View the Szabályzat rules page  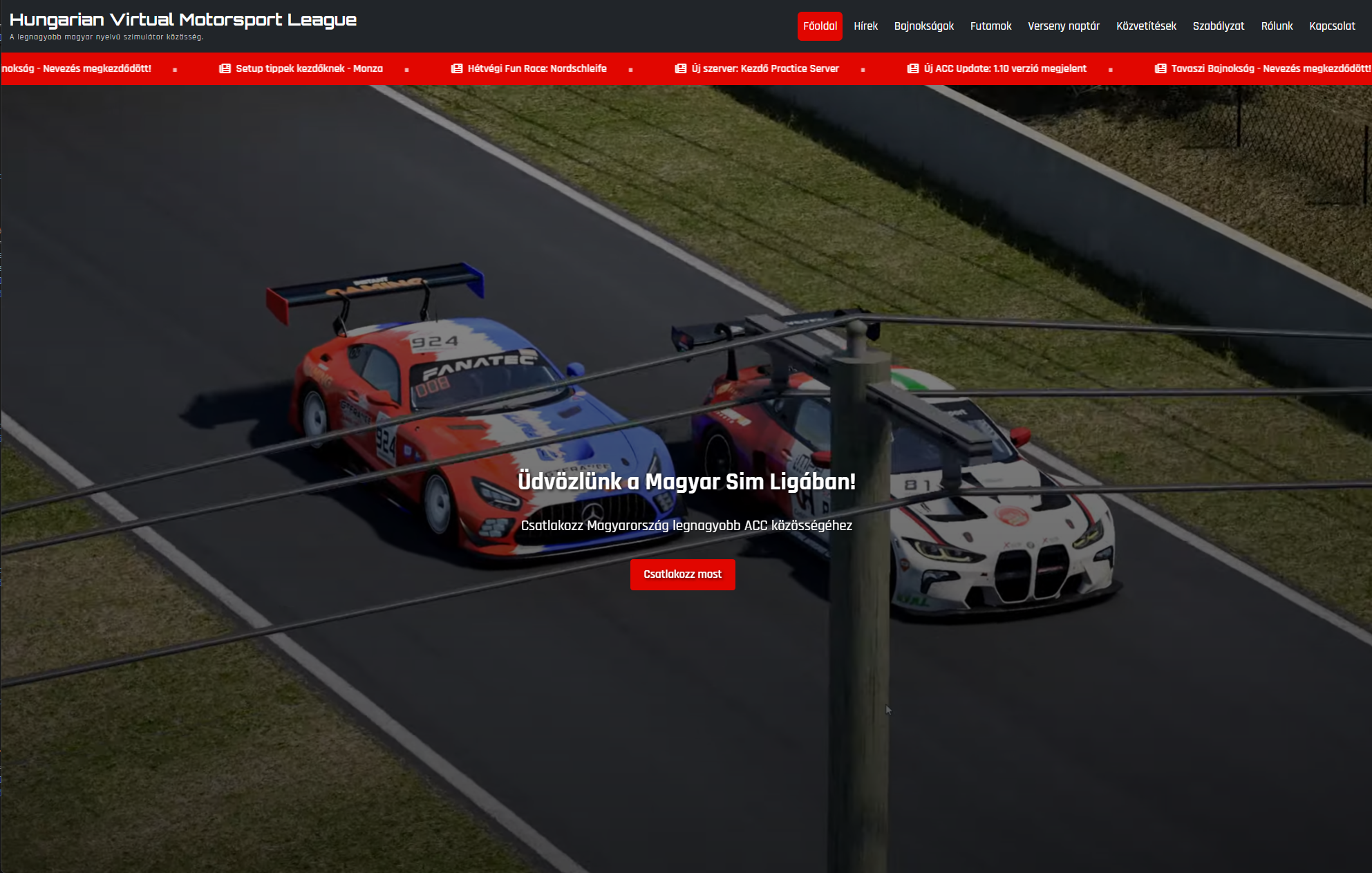click(1218, 26)
